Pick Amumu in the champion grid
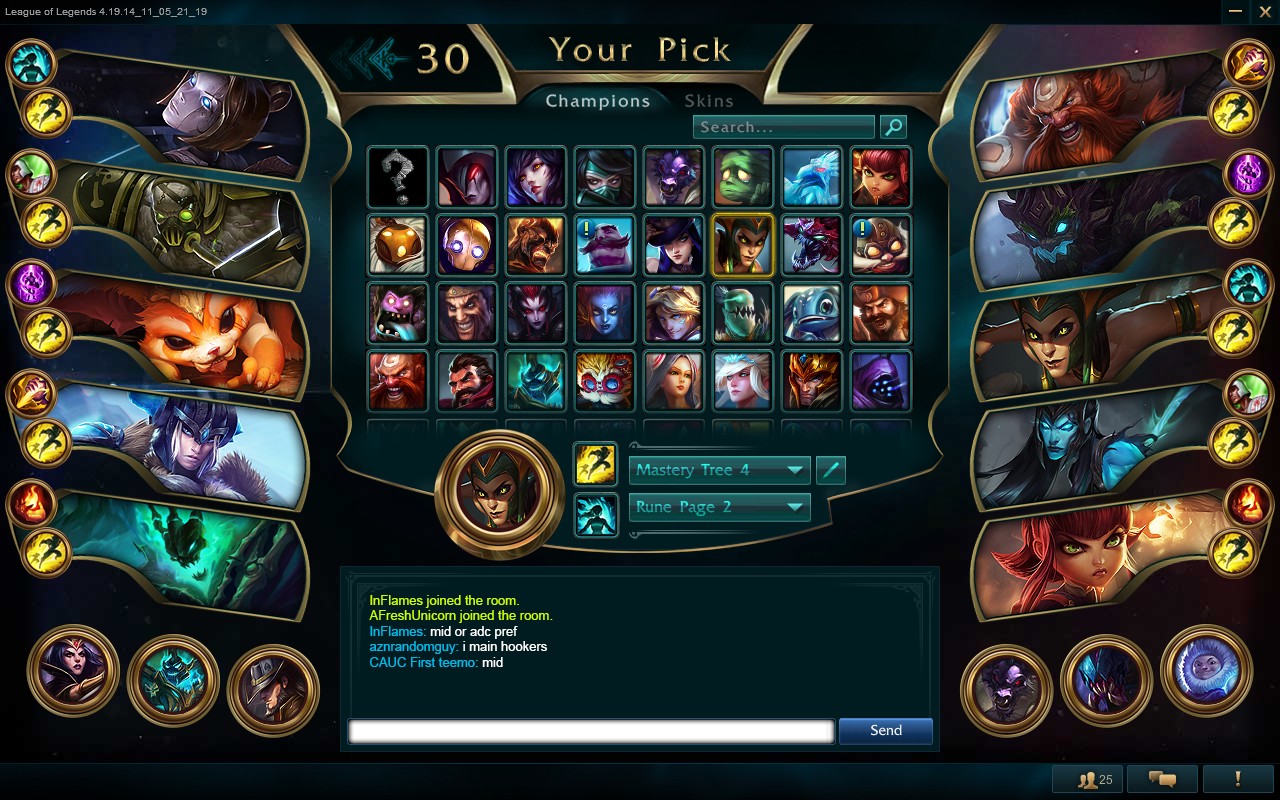 tap(743, 177)
